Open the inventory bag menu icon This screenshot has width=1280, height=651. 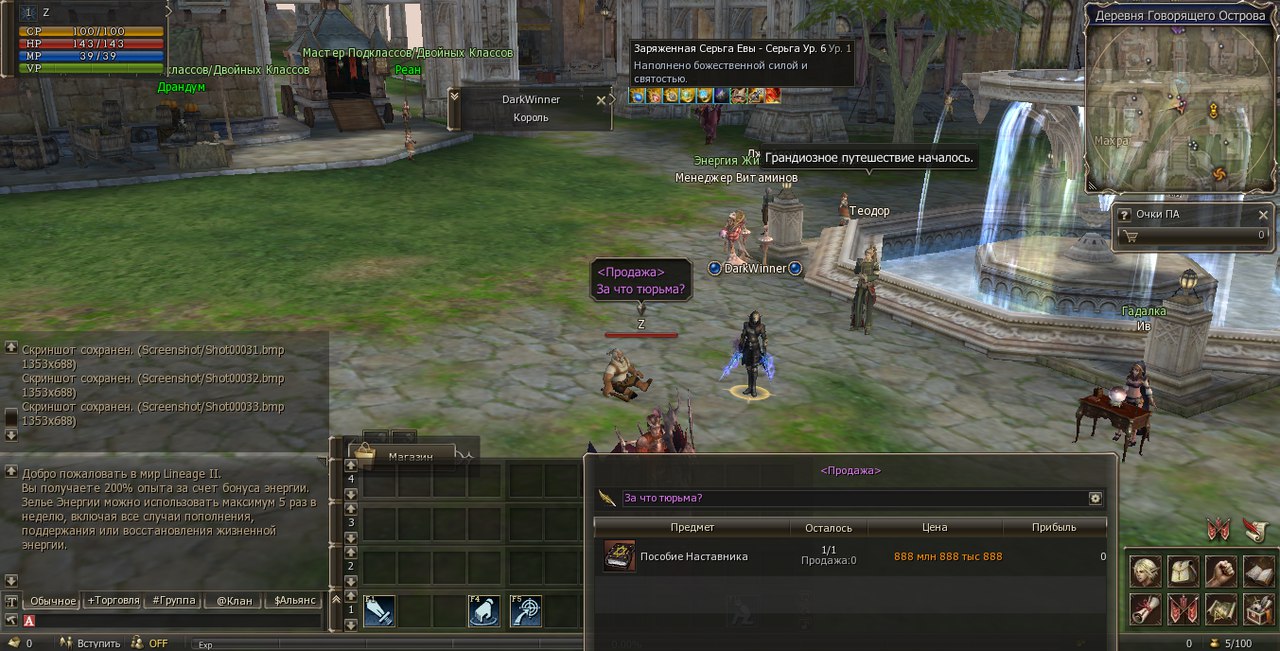coord(1183,571)
